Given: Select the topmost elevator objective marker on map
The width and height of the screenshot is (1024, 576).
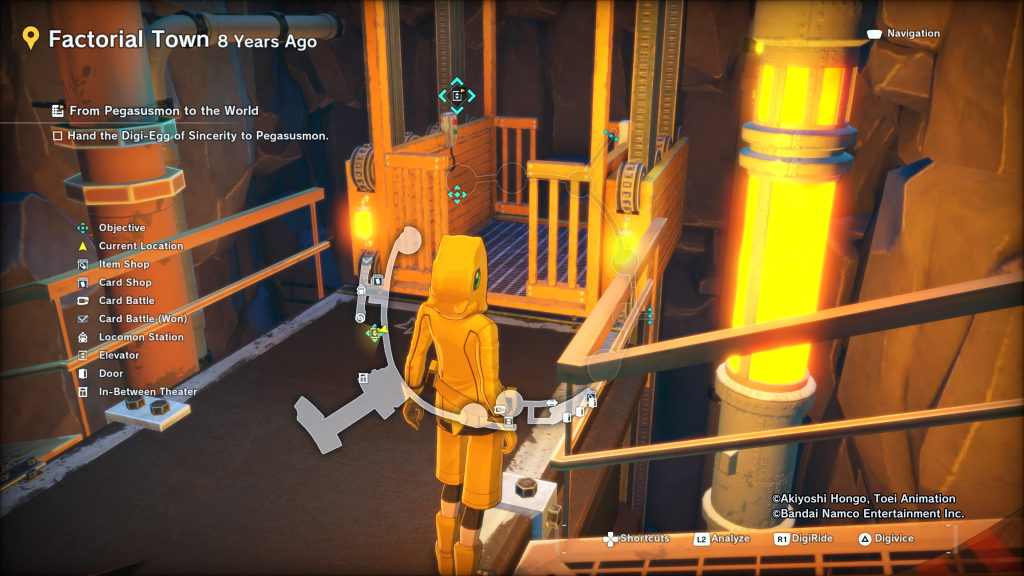Looking at the screenshot, I should click(x=457, y=96).
